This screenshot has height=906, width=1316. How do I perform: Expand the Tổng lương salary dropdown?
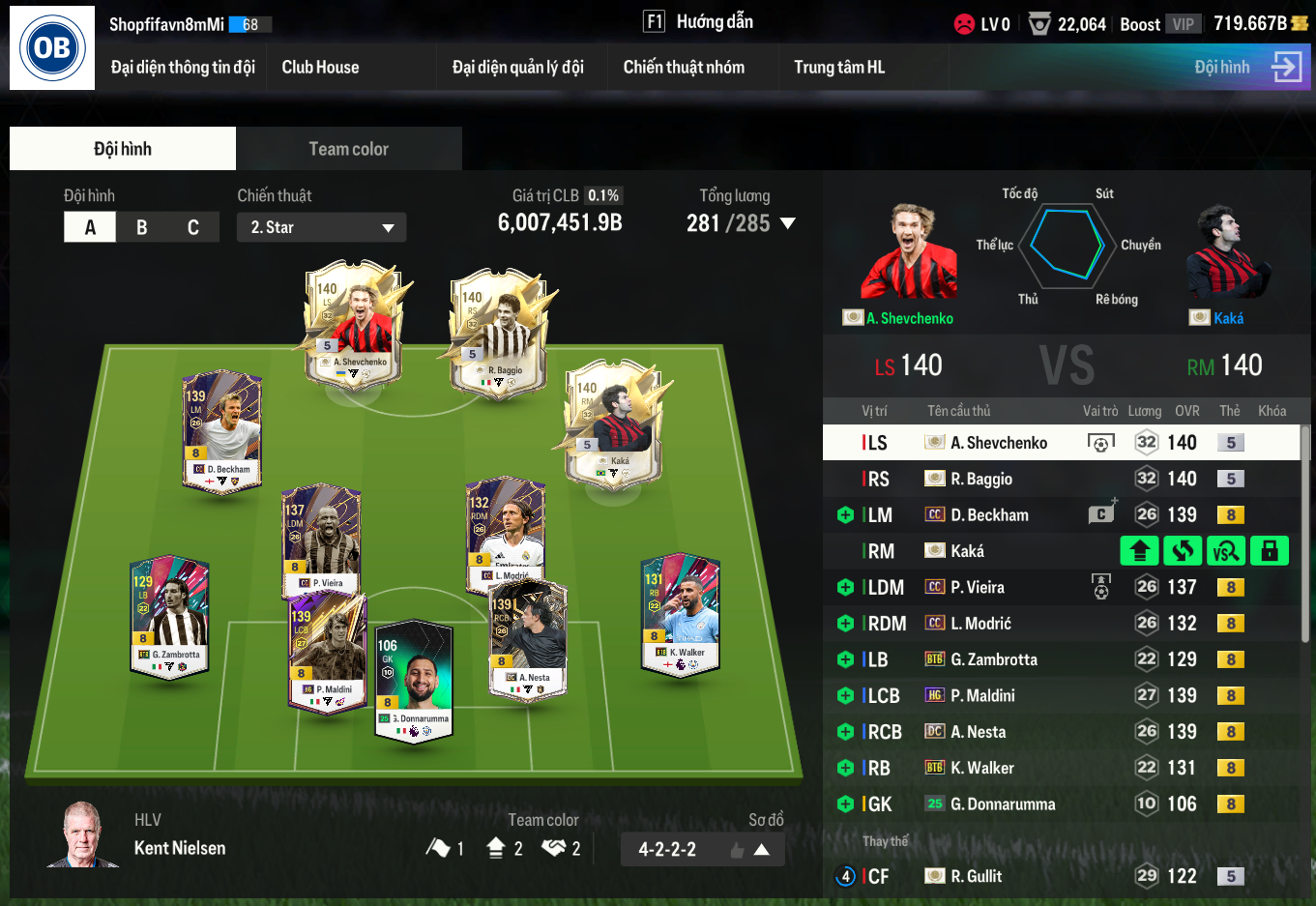point(788,223)
